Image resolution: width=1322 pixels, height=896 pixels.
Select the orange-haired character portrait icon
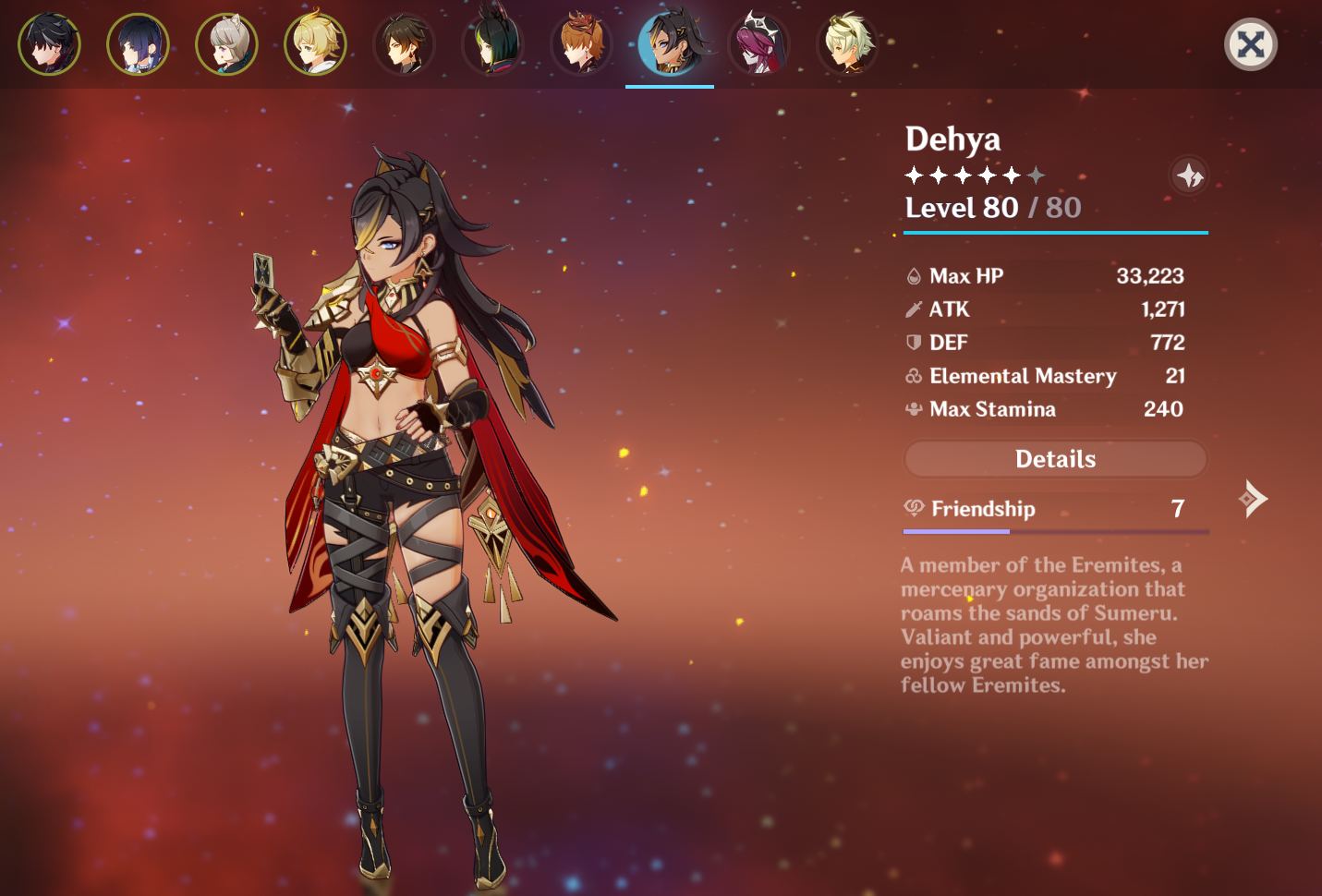[x=581, y=43]
